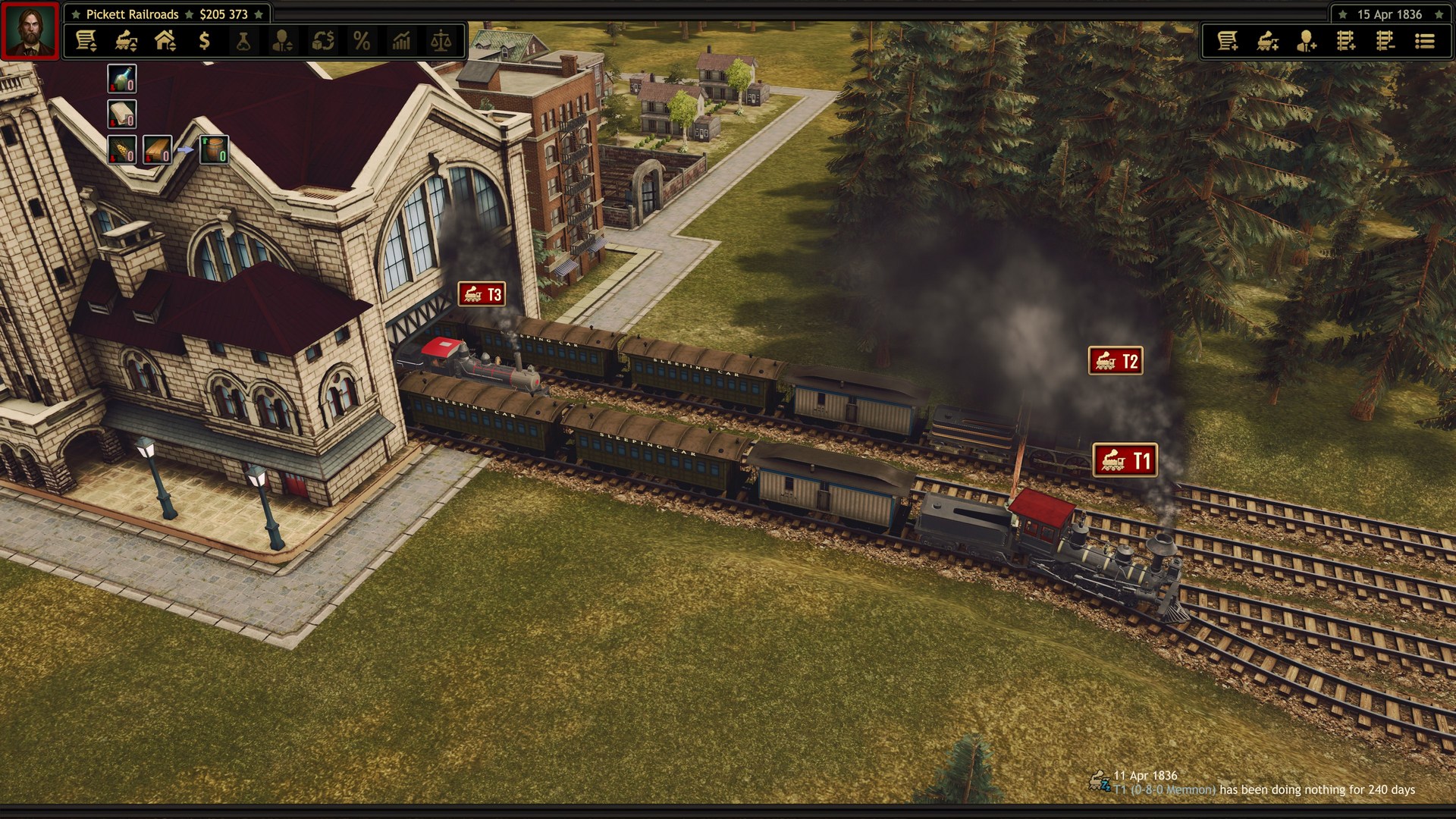Image resolution: width=1456 pixels, height=819 pixels.
Task: Open personnel management icon
Action: (283, 41)
